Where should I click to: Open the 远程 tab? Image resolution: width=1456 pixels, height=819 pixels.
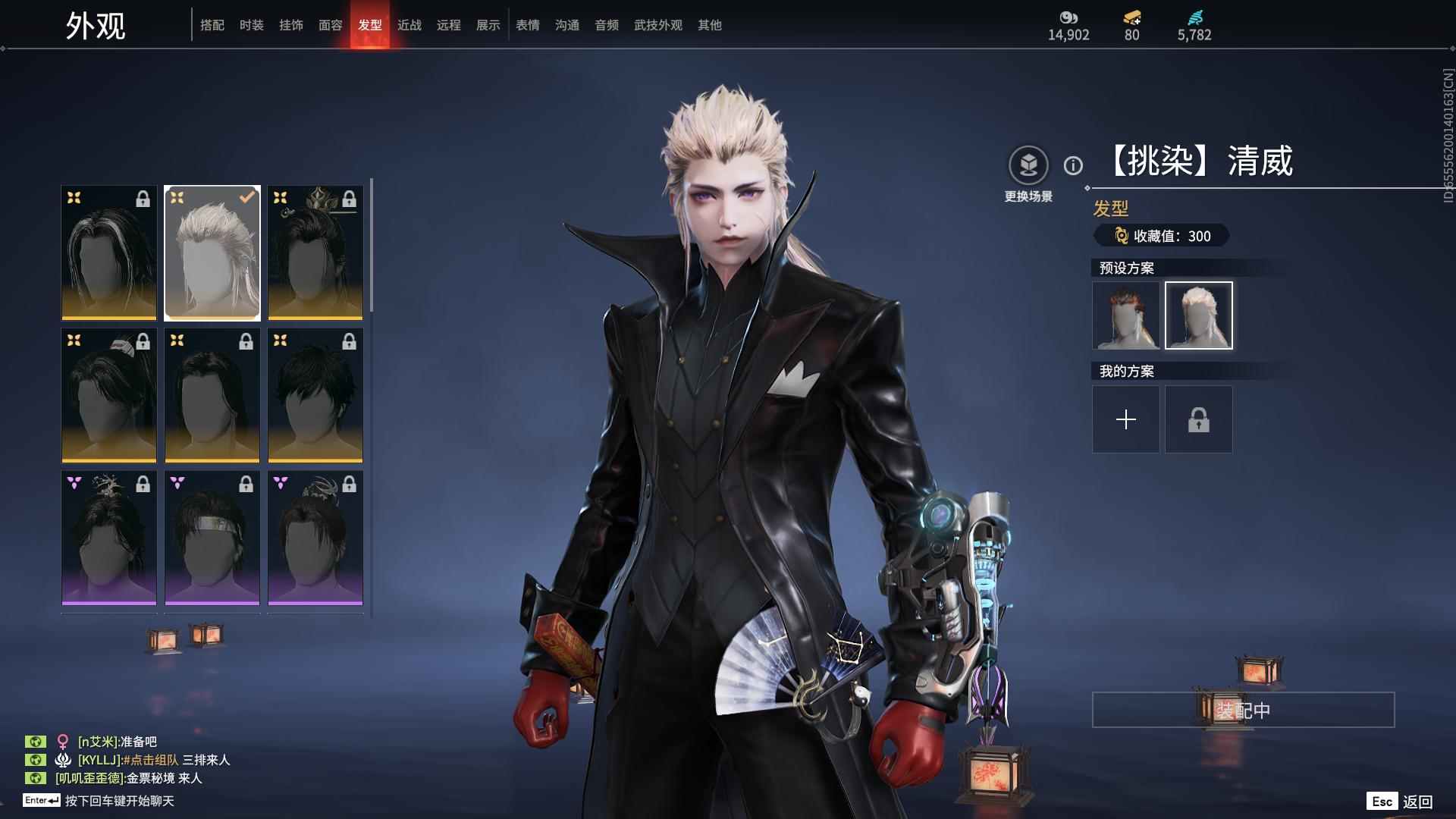pos(449,25)
